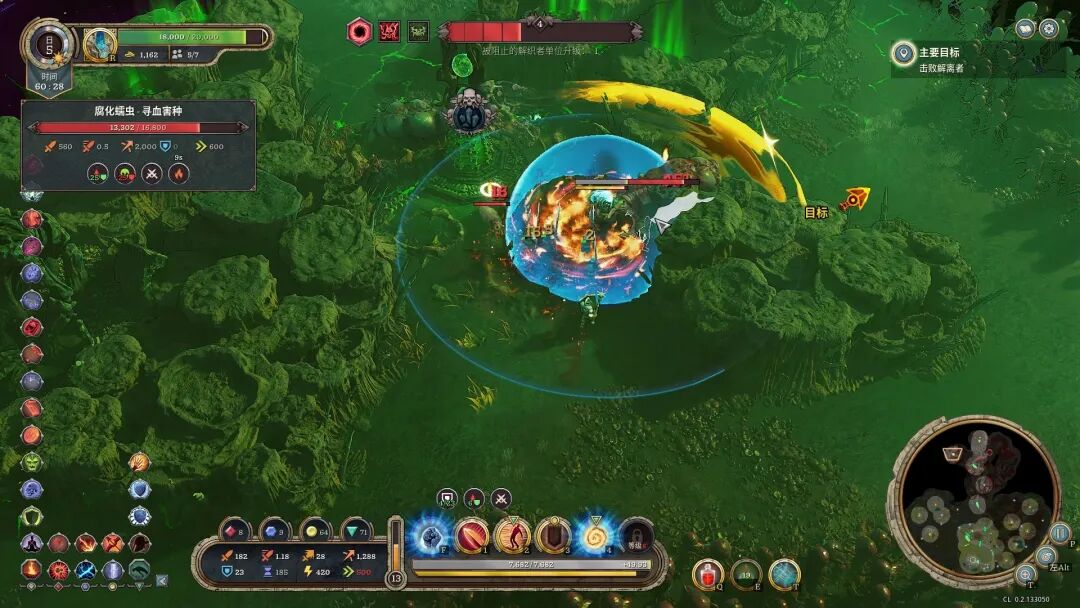Open the settings gear icon

tap(1049, 28)
